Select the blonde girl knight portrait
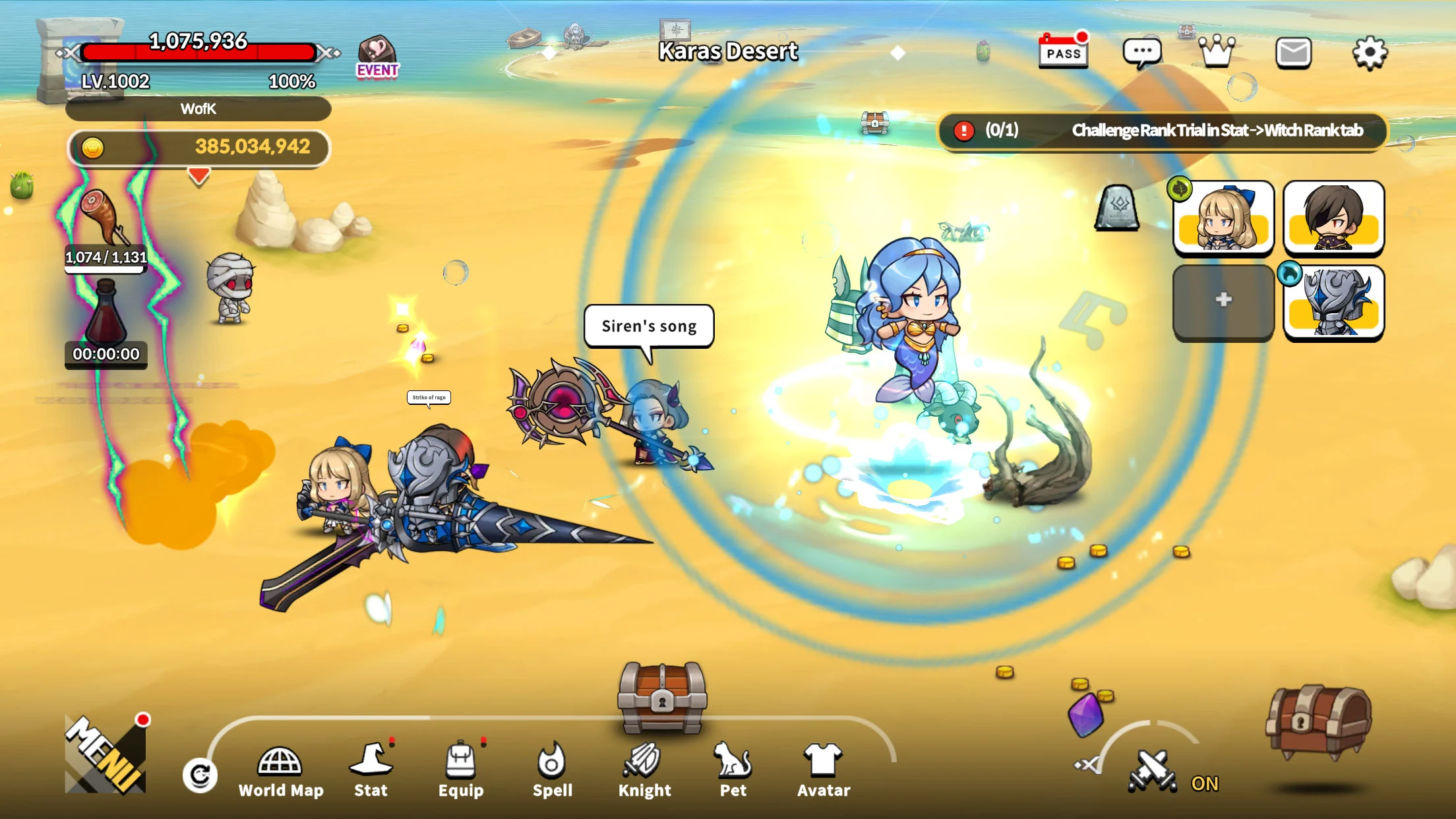 coord(1223,218)
